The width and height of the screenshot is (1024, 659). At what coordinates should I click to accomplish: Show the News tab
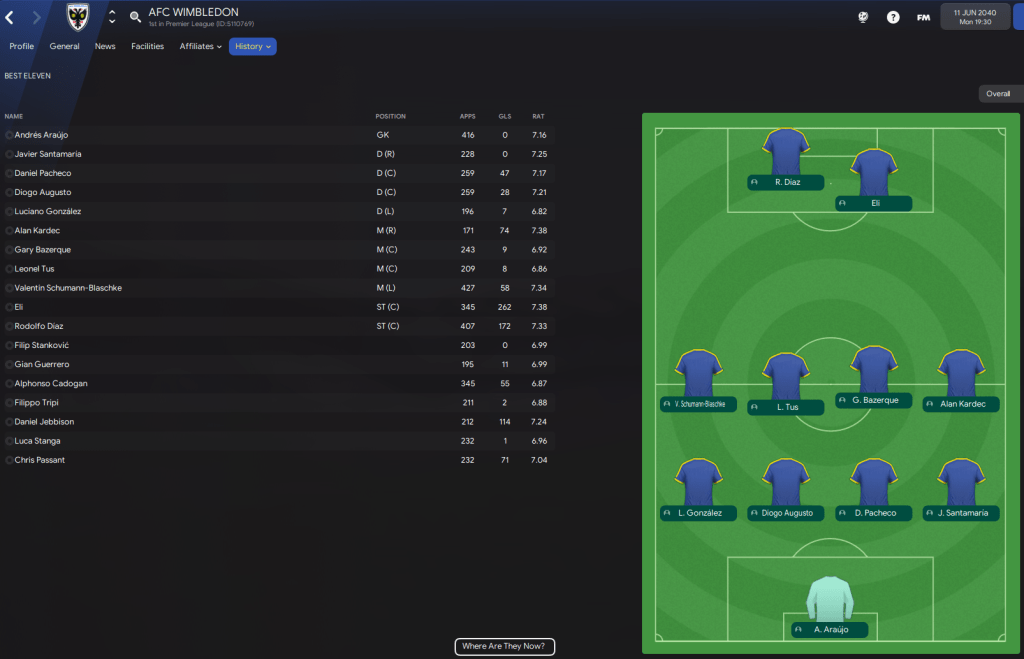(x=105, y=46)
